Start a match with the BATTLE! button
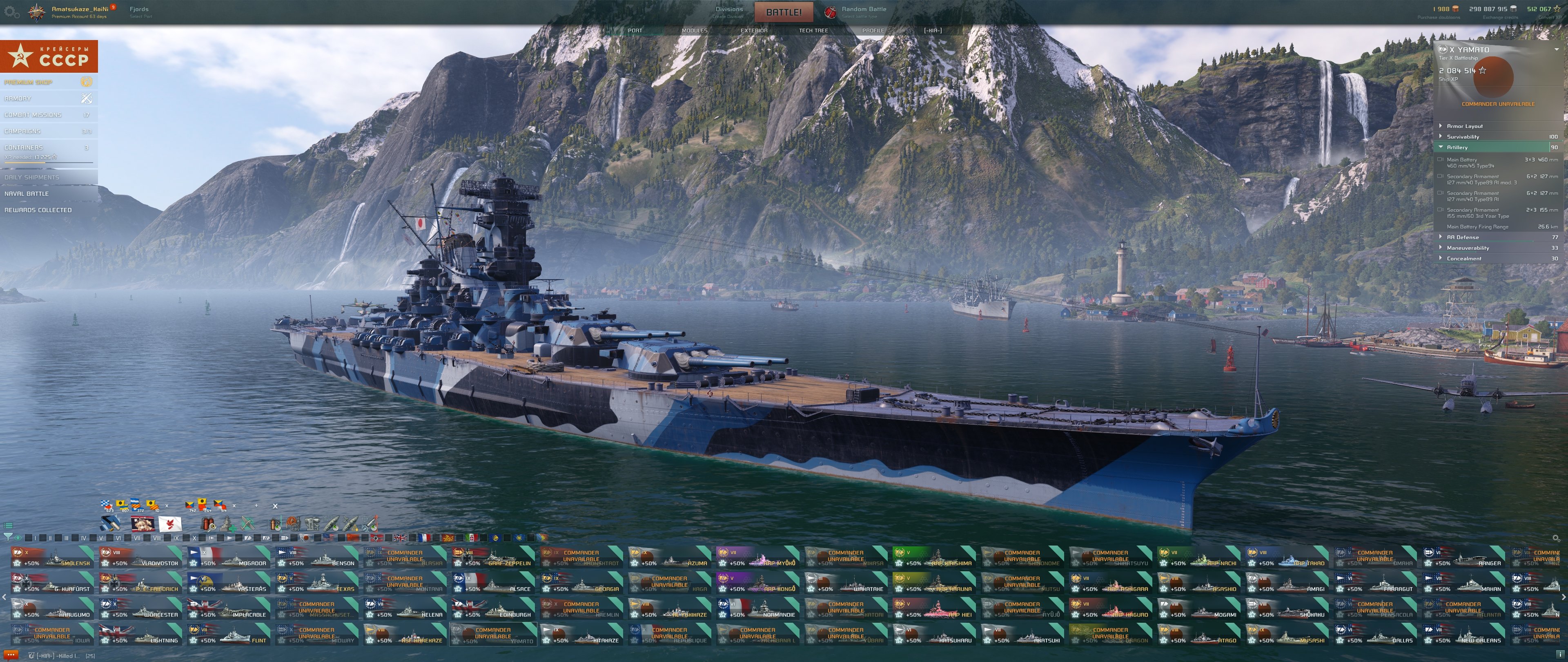 coord(784,12)
